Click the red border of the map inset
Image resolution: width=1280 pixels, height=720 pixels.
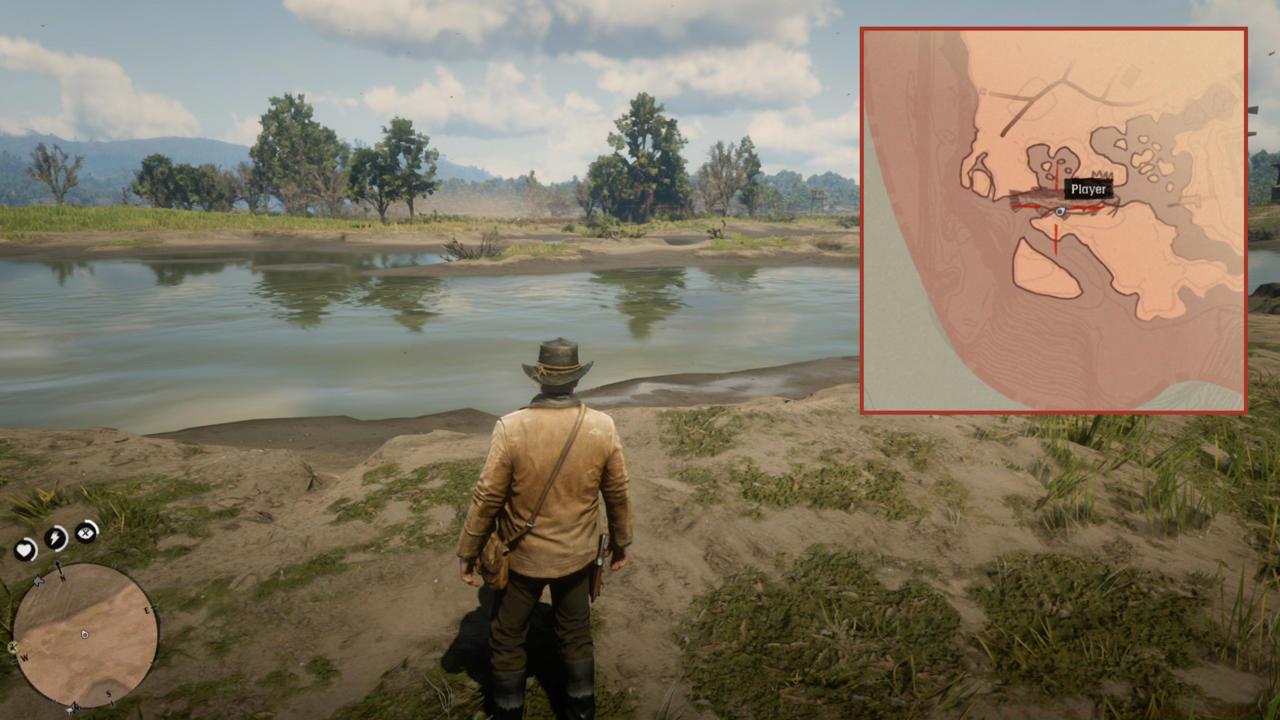[x=1054, y=26]
